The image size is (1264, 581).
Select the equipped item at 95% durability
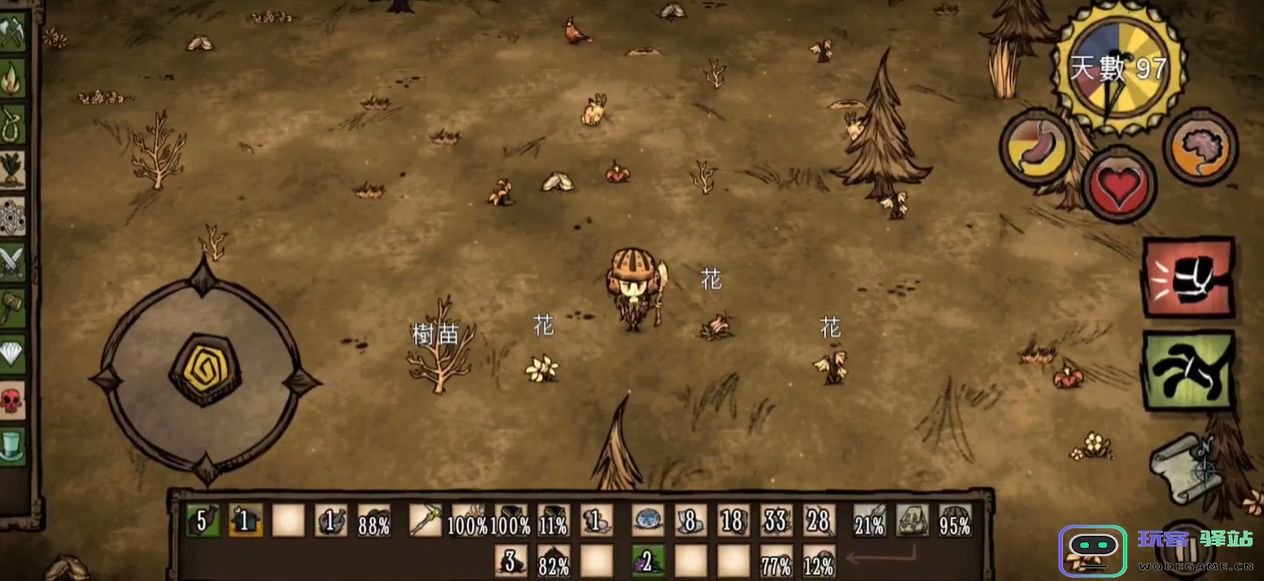[x=955, y=520]
